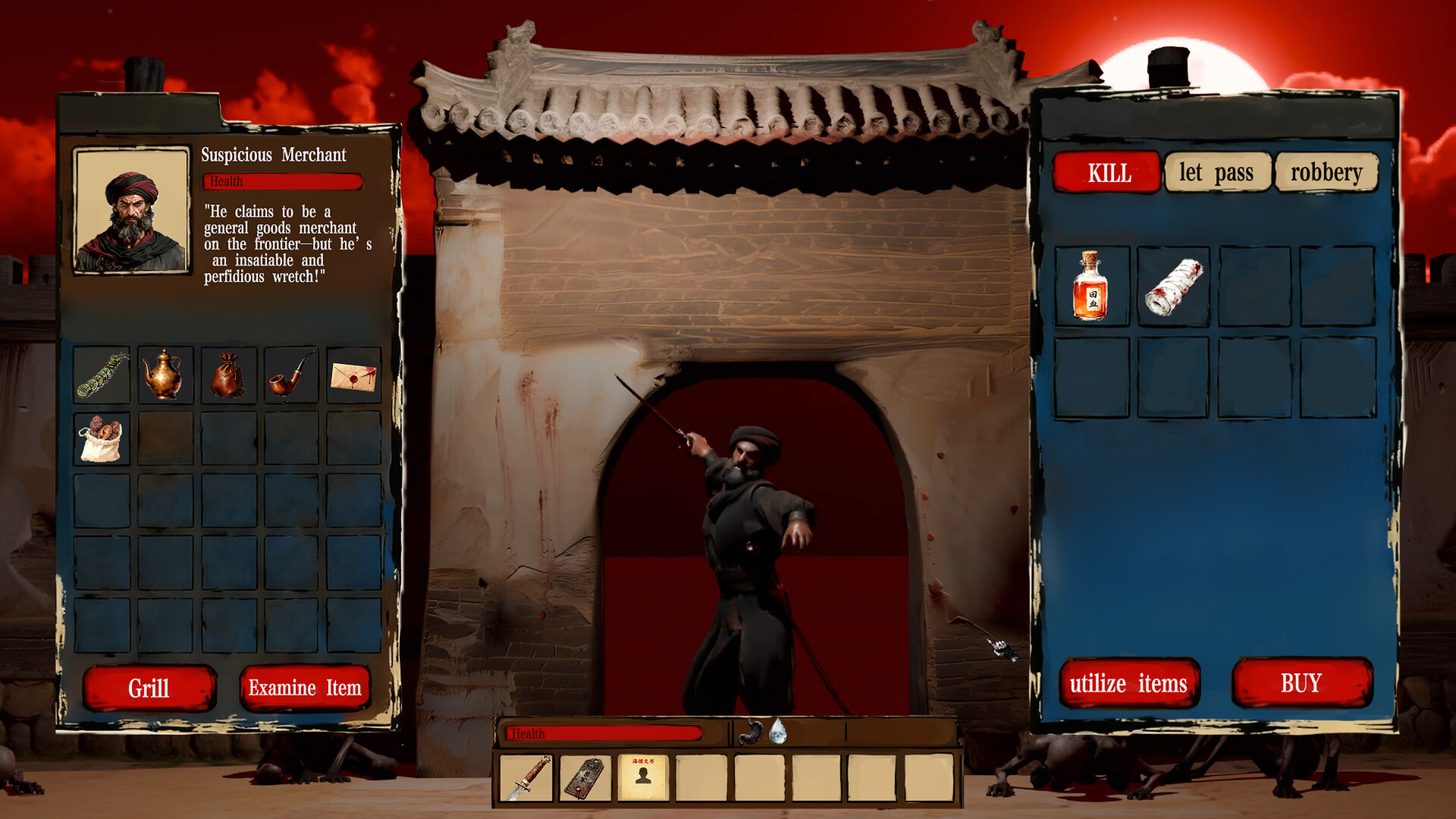This screenshot has width=1456, height=819.
Task: Click the utilize items button
Action: pyautogui.click(x=1129, y=683)
